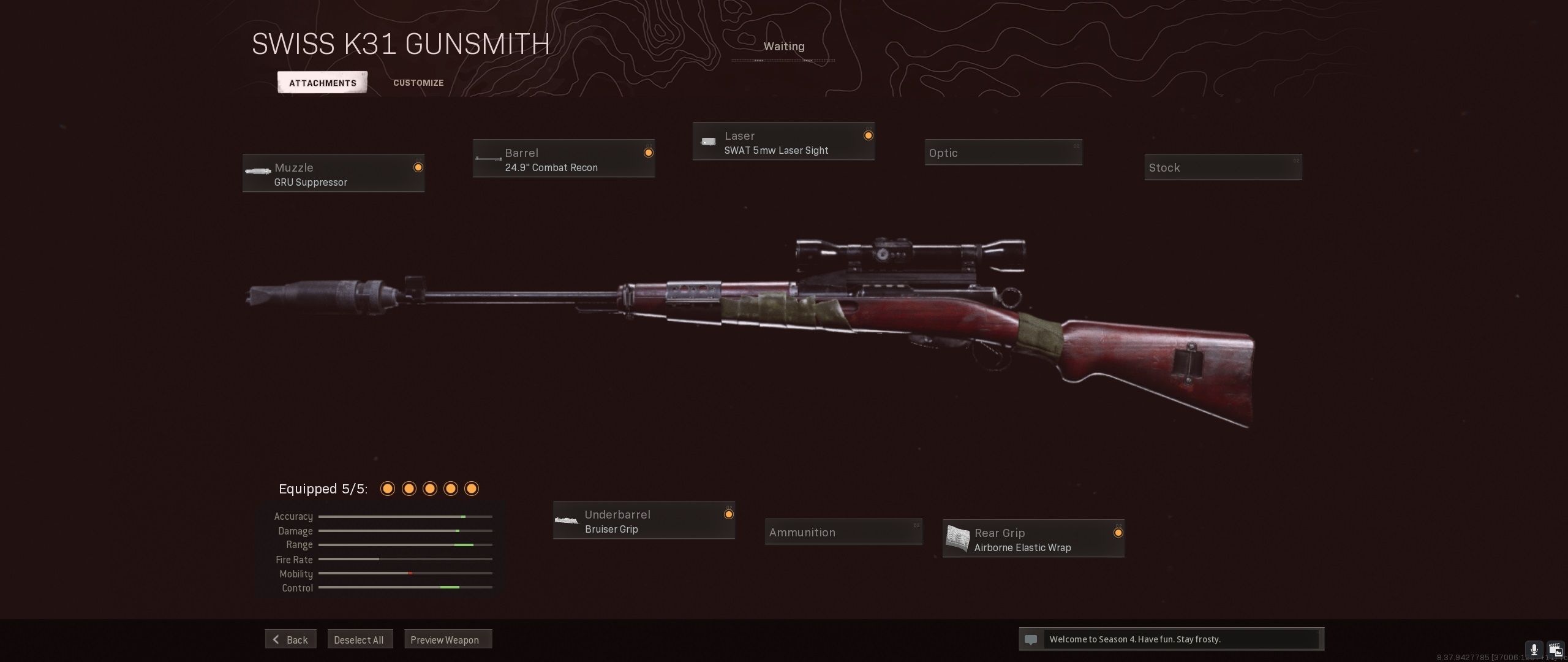
Task: Select the Bruiser Grip underbarrel icon
Action: click(567, 520)
